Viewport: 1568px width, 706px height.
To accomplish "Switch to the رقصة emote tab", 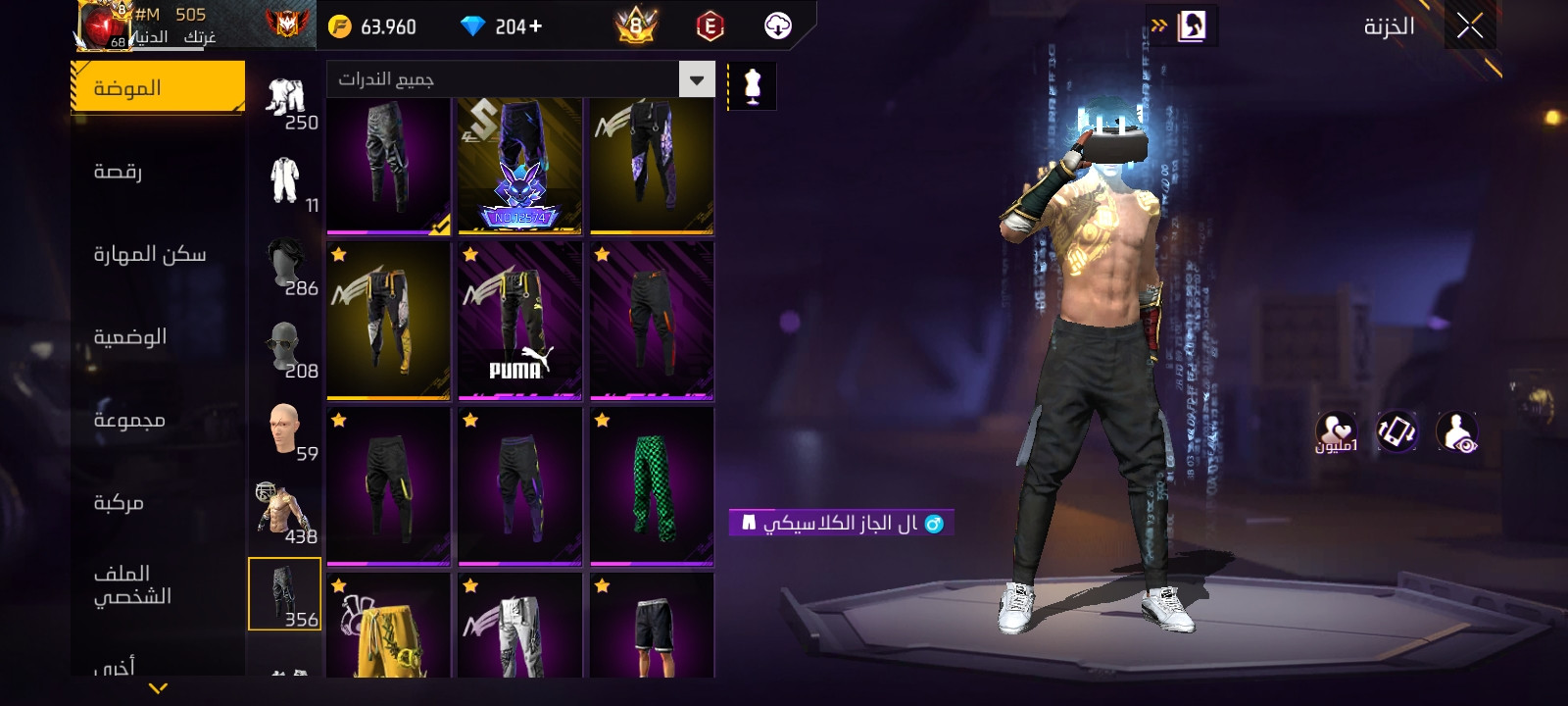I will click(x=119, y=172).
